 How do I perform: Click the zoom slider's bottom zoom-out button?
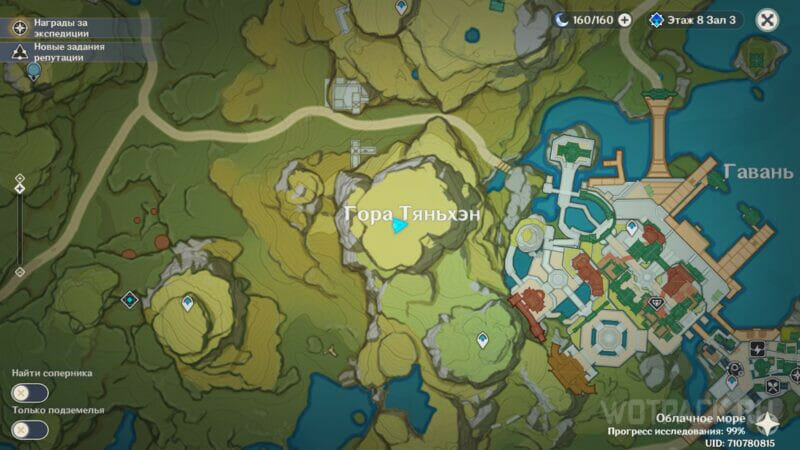tap(19, 271)
